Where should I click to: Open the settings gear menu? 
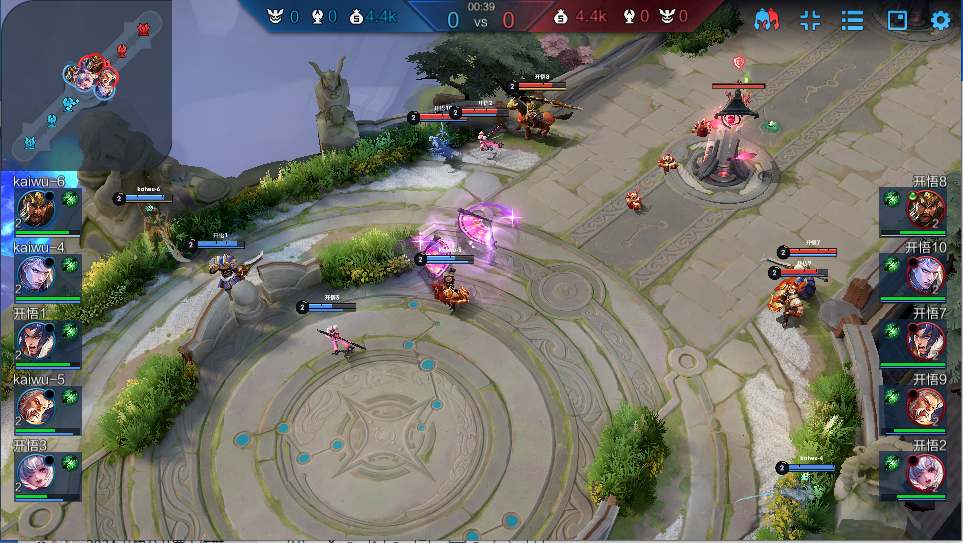pos(940,20)
